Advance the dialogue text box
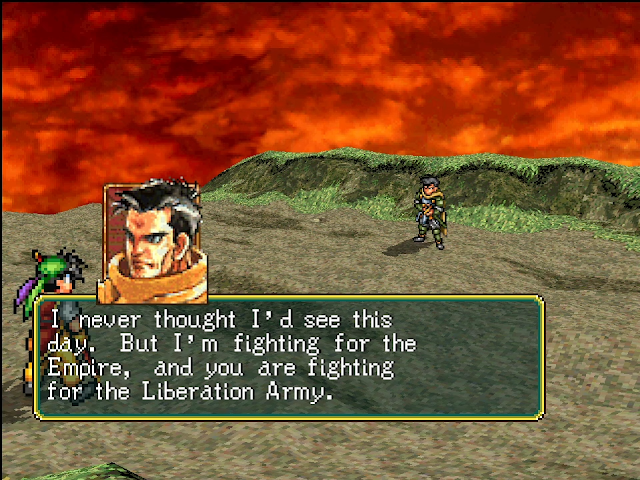The width and height of the screenshot is (640, 480). [289, 357]
